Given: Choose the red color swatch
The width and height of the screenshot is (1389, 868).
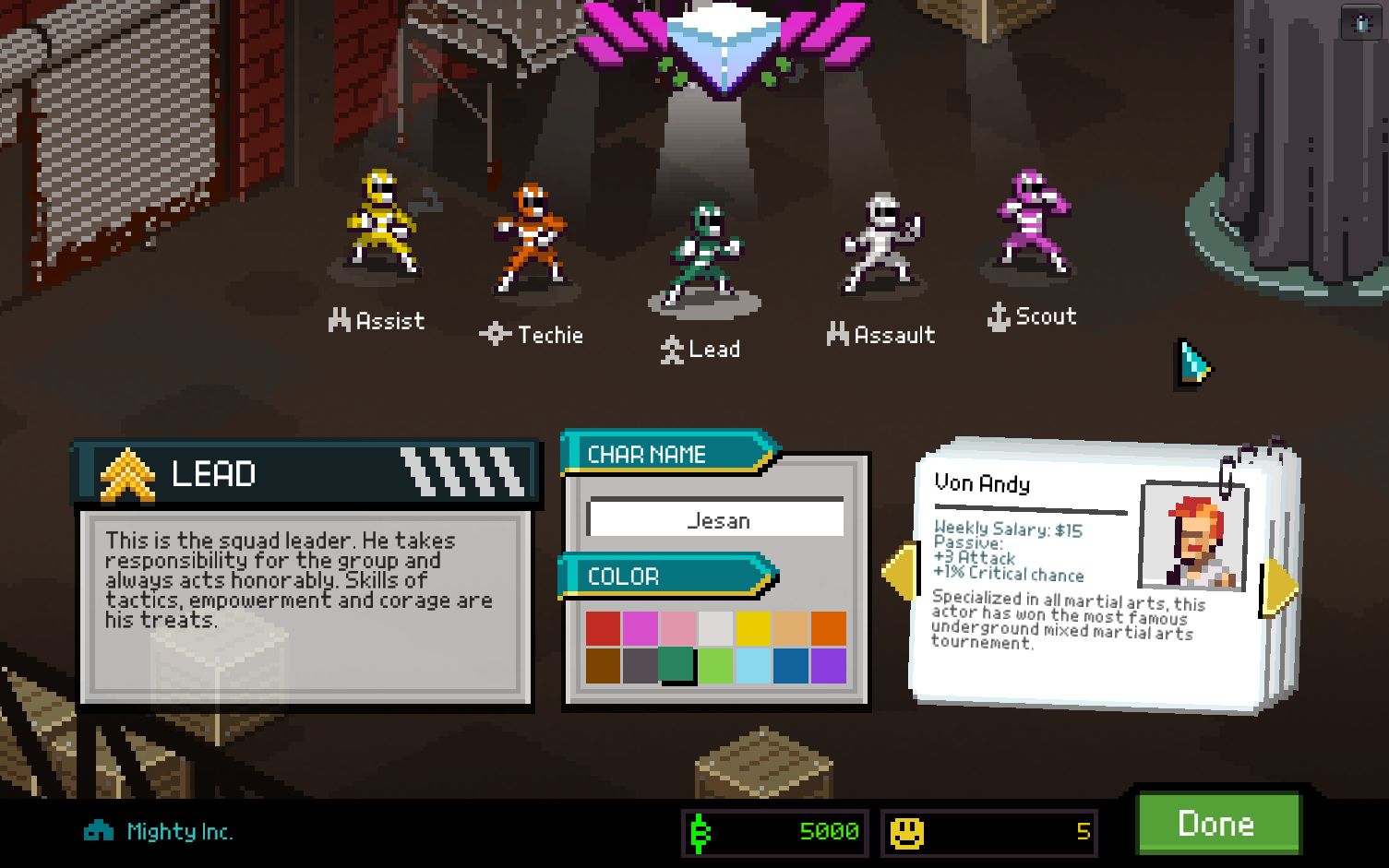Looking at the screenshot, I should [603, 629].
